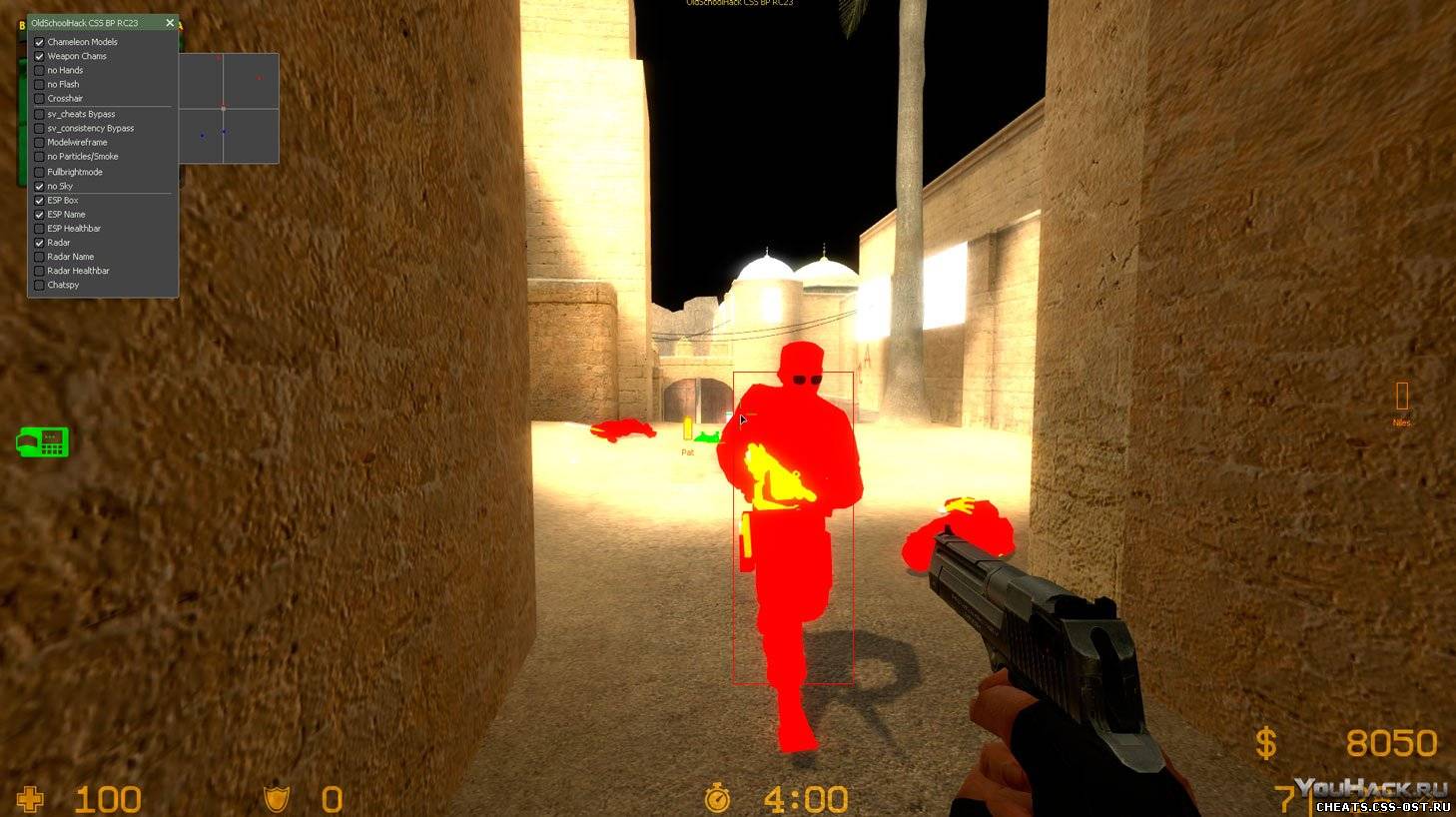The width and height of the screenshot is (1456, 817).
Task: Toggle the Chameleon Models checkbox
Action: click(39, 42)
